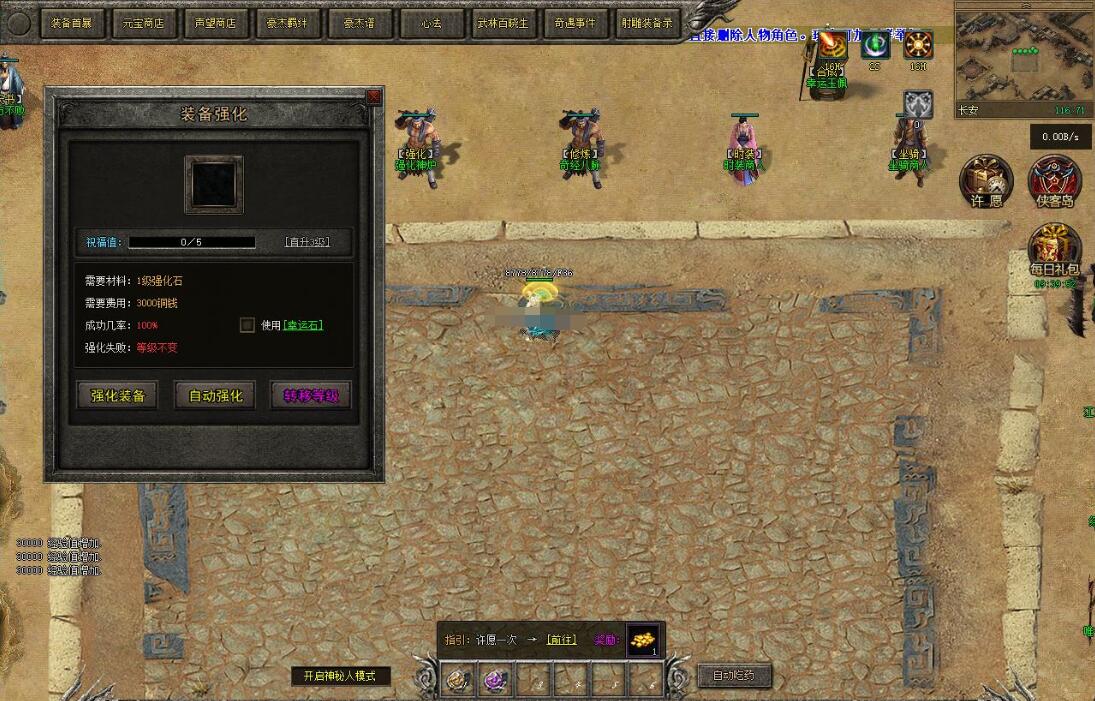The image size is (1095, 701).
Task: Open the 元宝商店 shop
Action: tap(144, 22)
